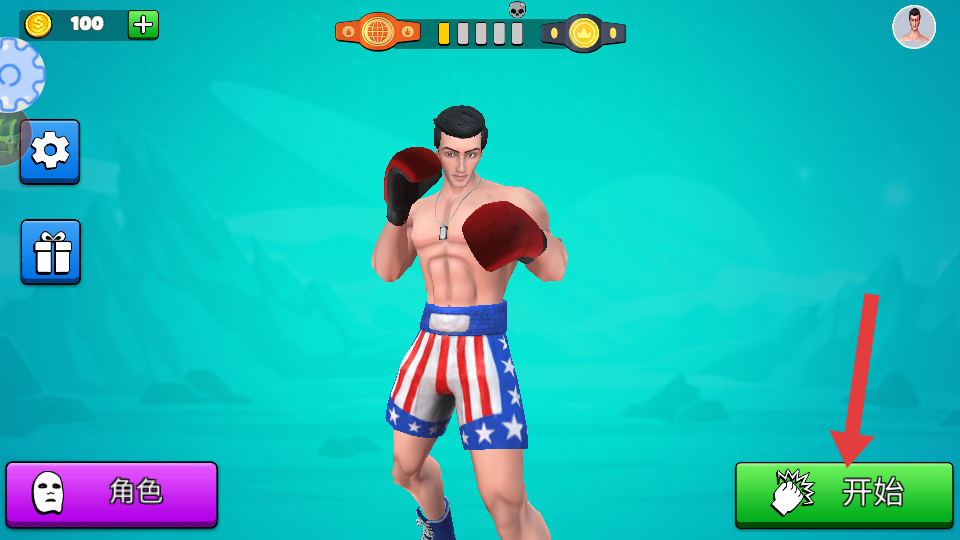Open the gift box rewards

(x=51, y=252)
